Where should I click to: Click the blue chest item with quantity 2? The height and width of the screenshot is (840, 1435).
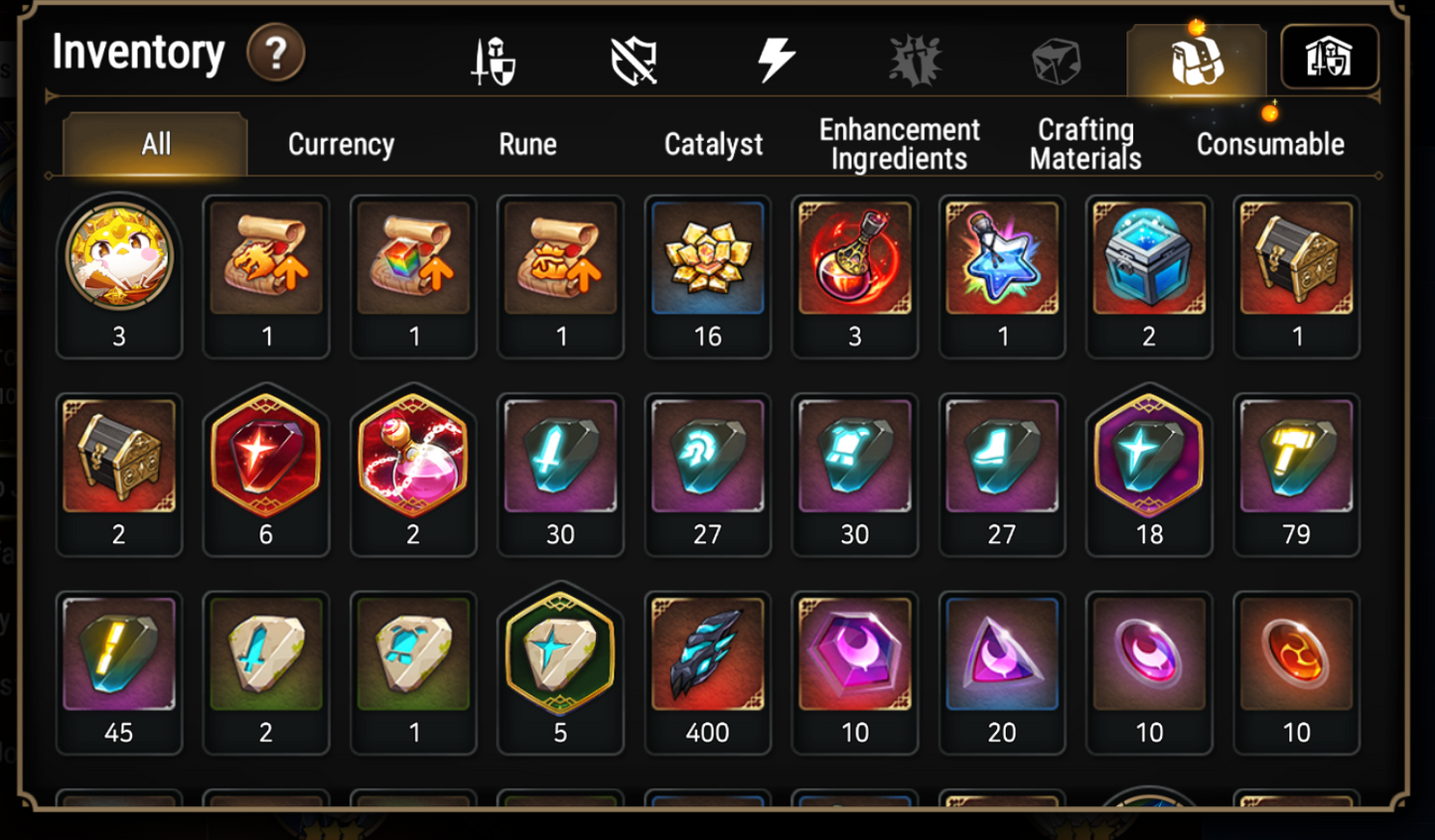click(1149, 258)
